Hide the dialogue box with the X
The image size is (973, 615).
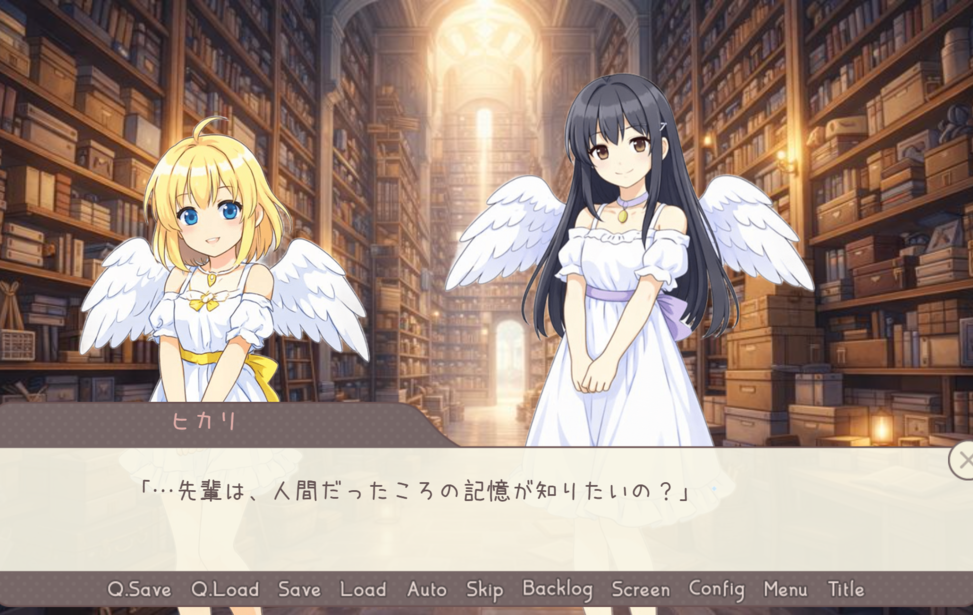[963, 460]
